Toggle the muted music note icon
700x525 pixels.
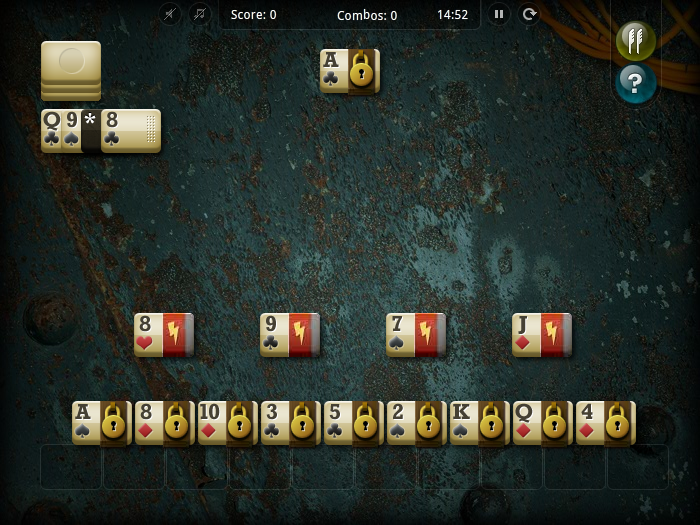coord(200,15)
